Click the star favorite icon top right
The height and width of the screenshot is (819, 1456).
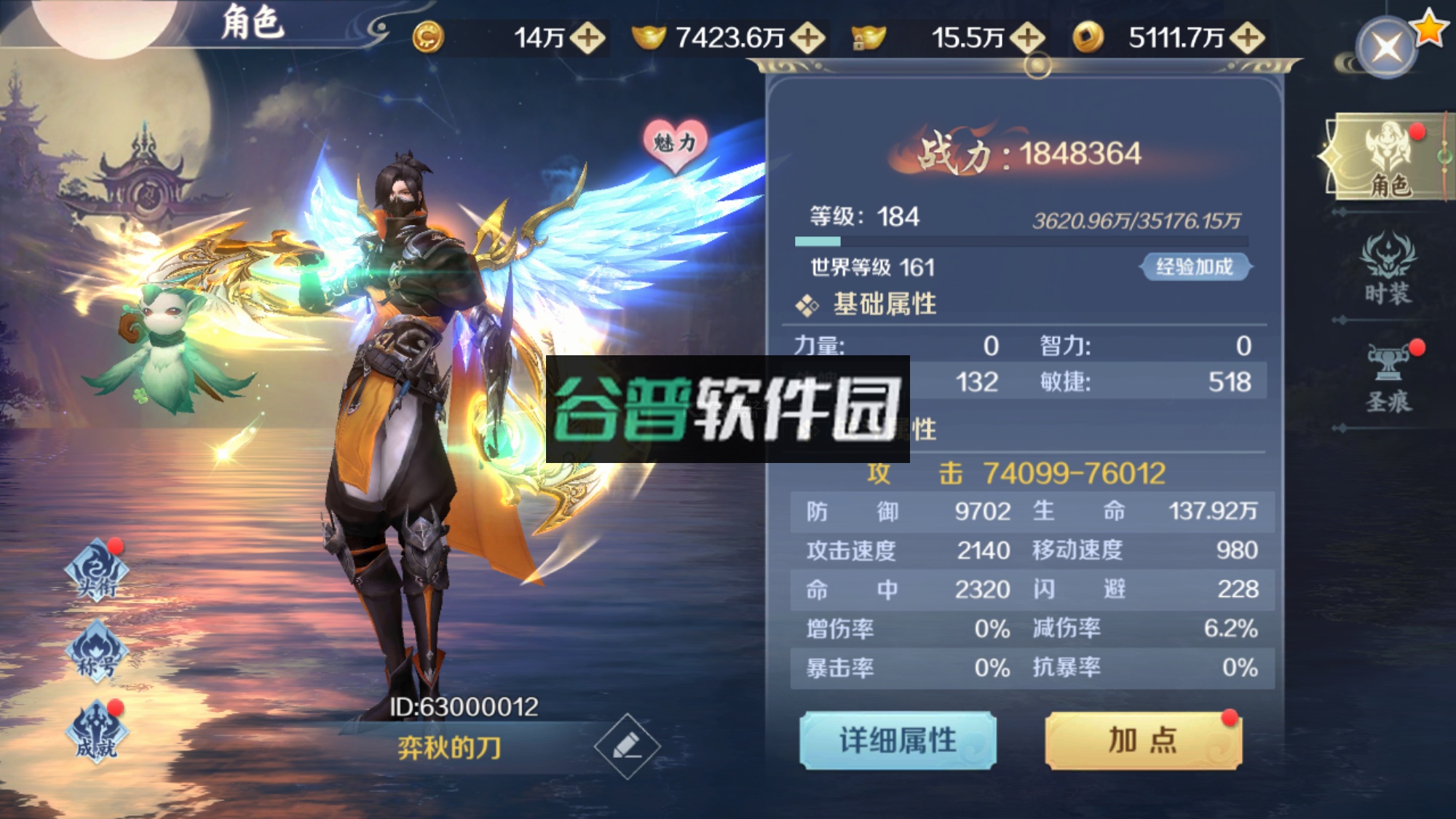tap(1430, 26)
